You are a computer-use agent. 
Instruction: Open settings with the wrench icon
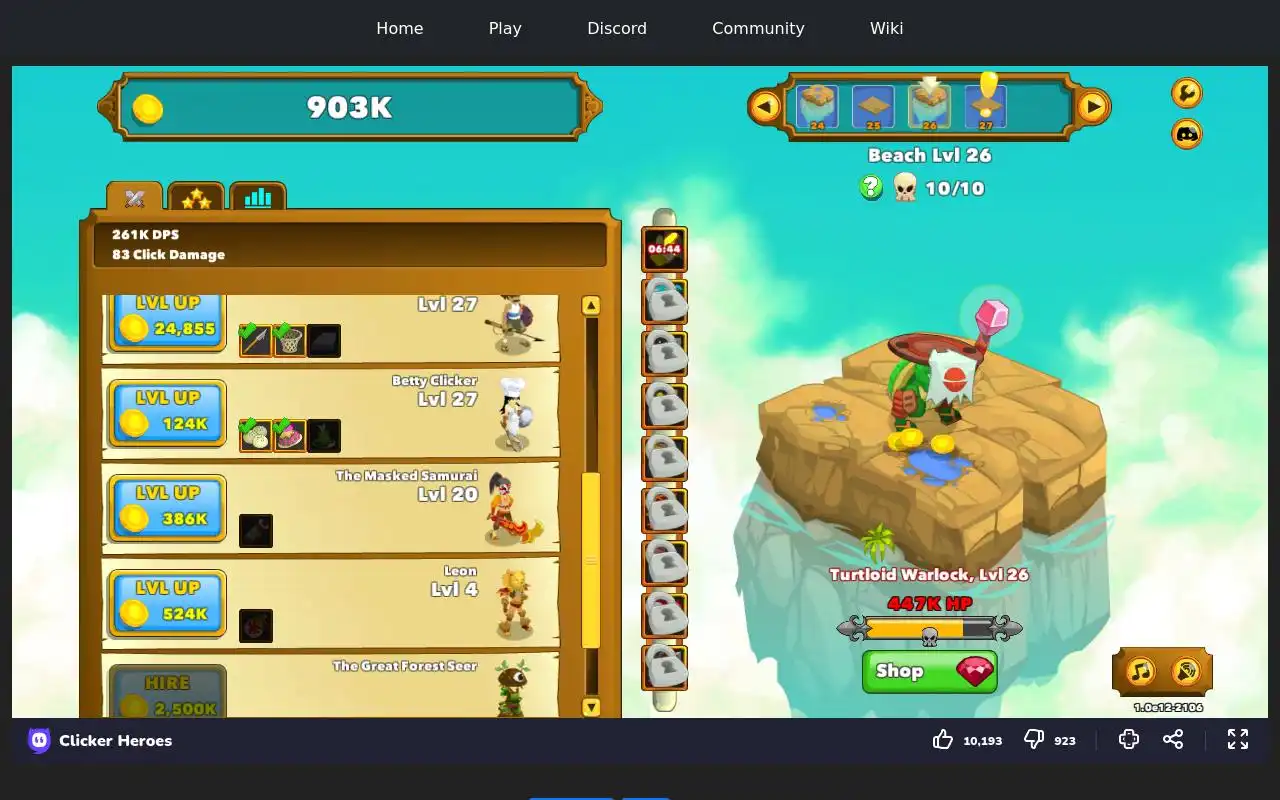(1186, 93)
